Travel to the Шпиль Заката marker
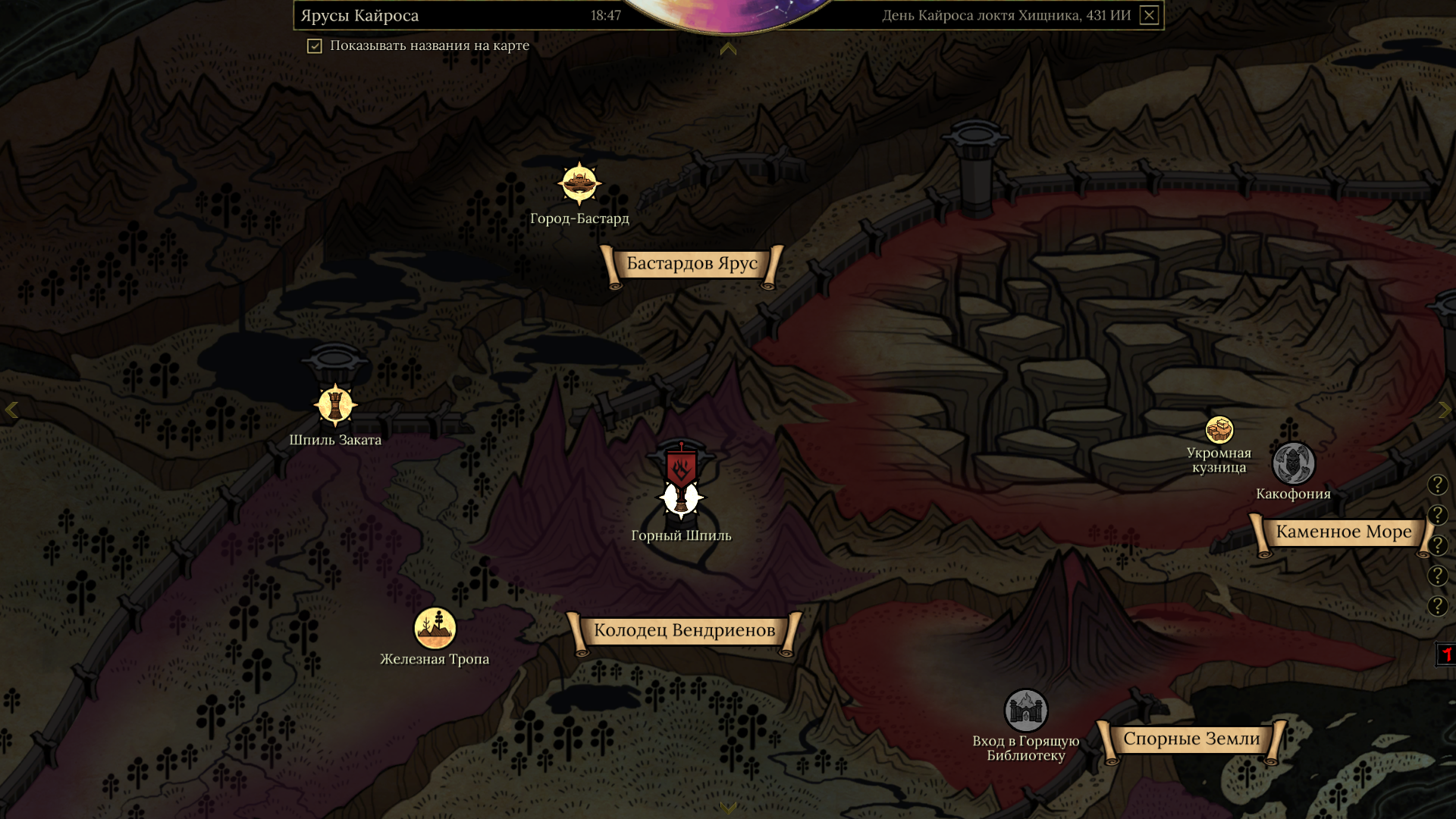Screen dimensions: 1456x819 (335, 405)
